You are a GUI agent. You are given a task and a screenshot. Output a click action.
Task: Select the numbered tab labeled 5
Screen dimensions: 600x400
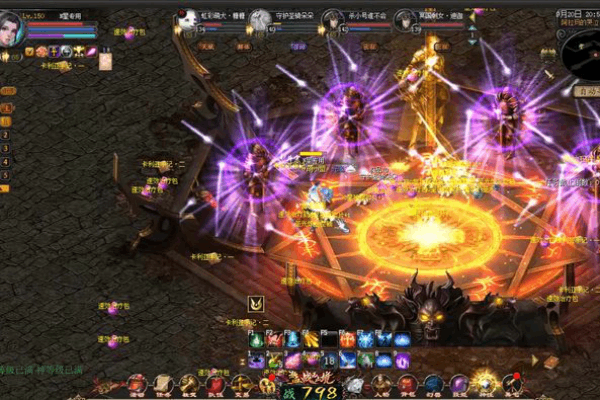pos(6,175)
